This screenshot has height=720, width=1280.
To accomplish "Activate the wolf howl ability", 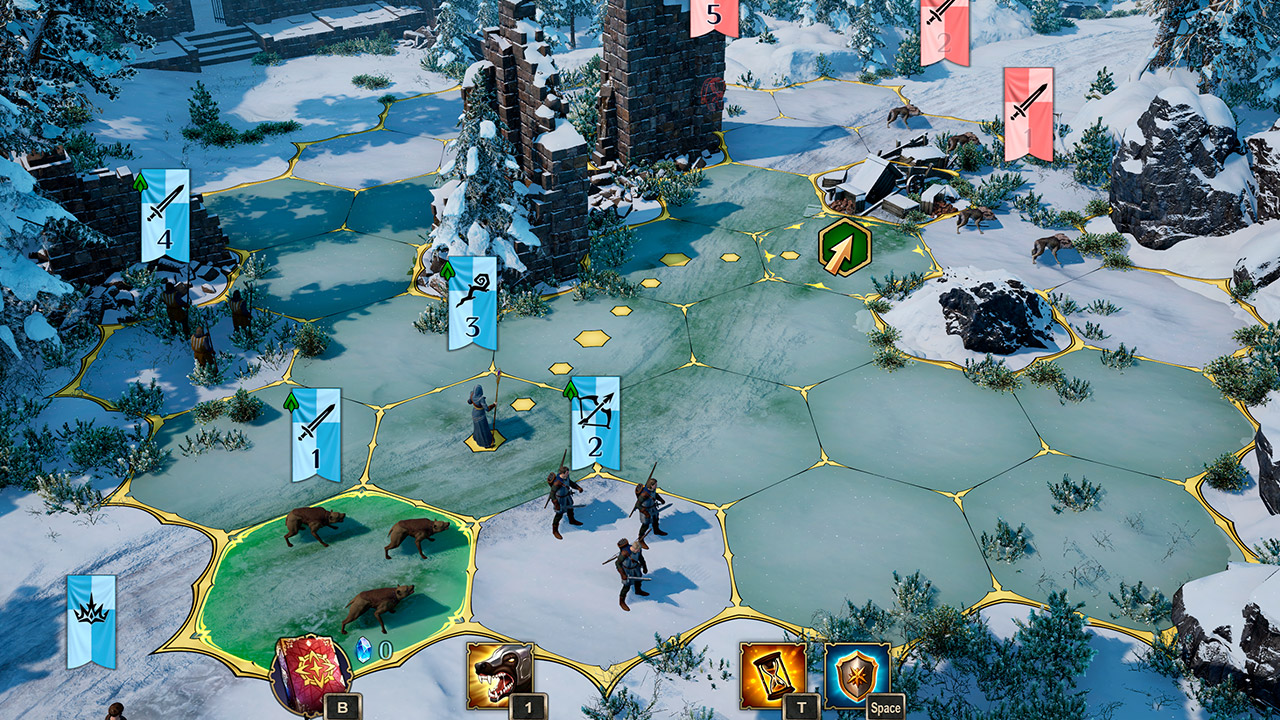I will [x=500, y=675].
